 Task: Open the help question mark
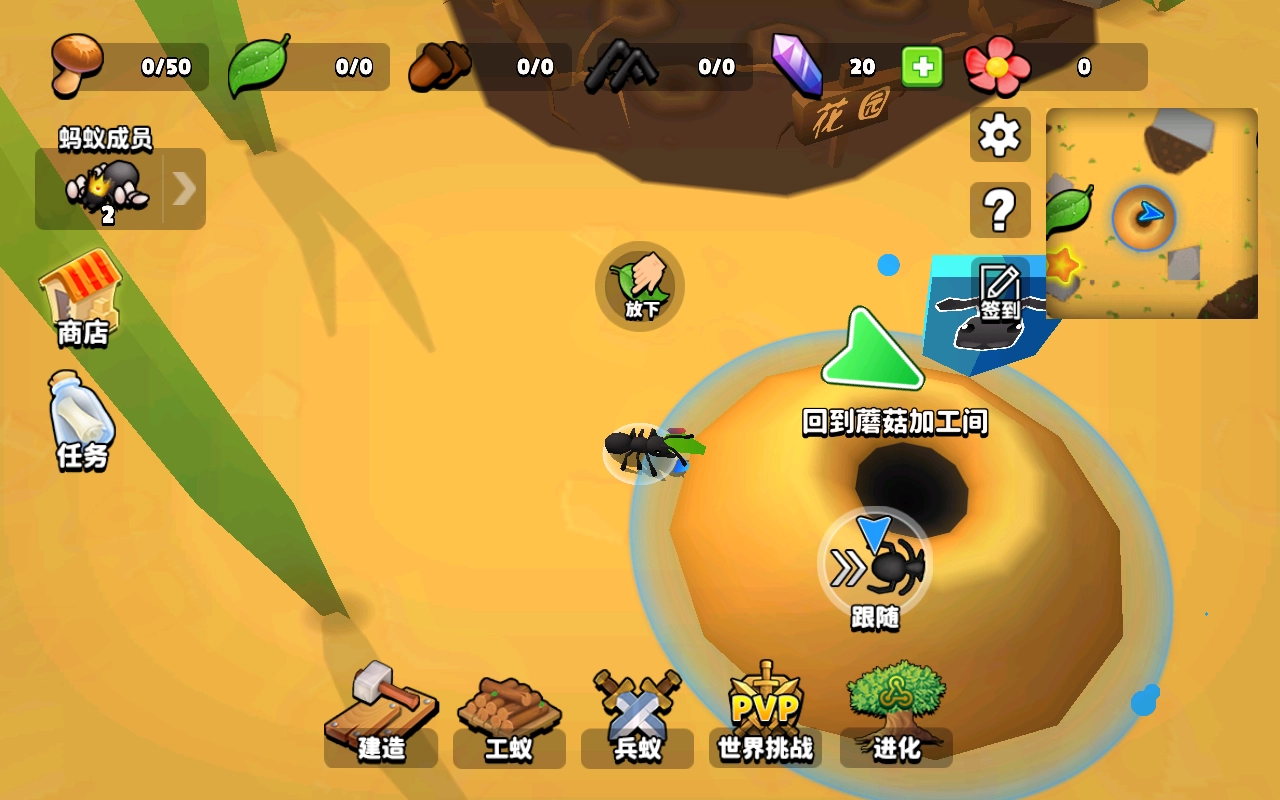coord(999,211)
